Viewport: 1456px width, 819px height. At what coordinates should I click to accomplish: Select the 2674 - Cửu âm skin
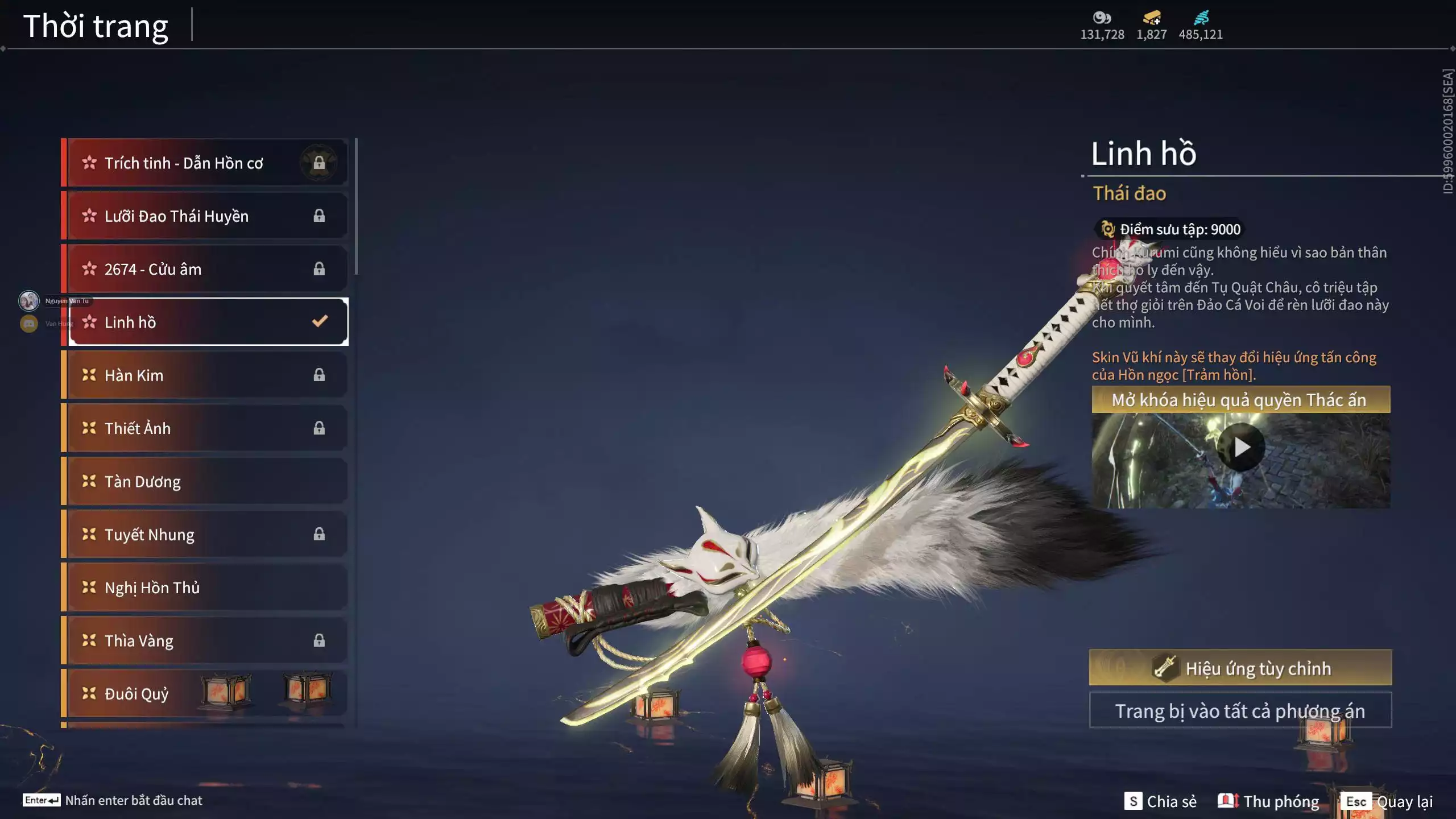[205, 269]
